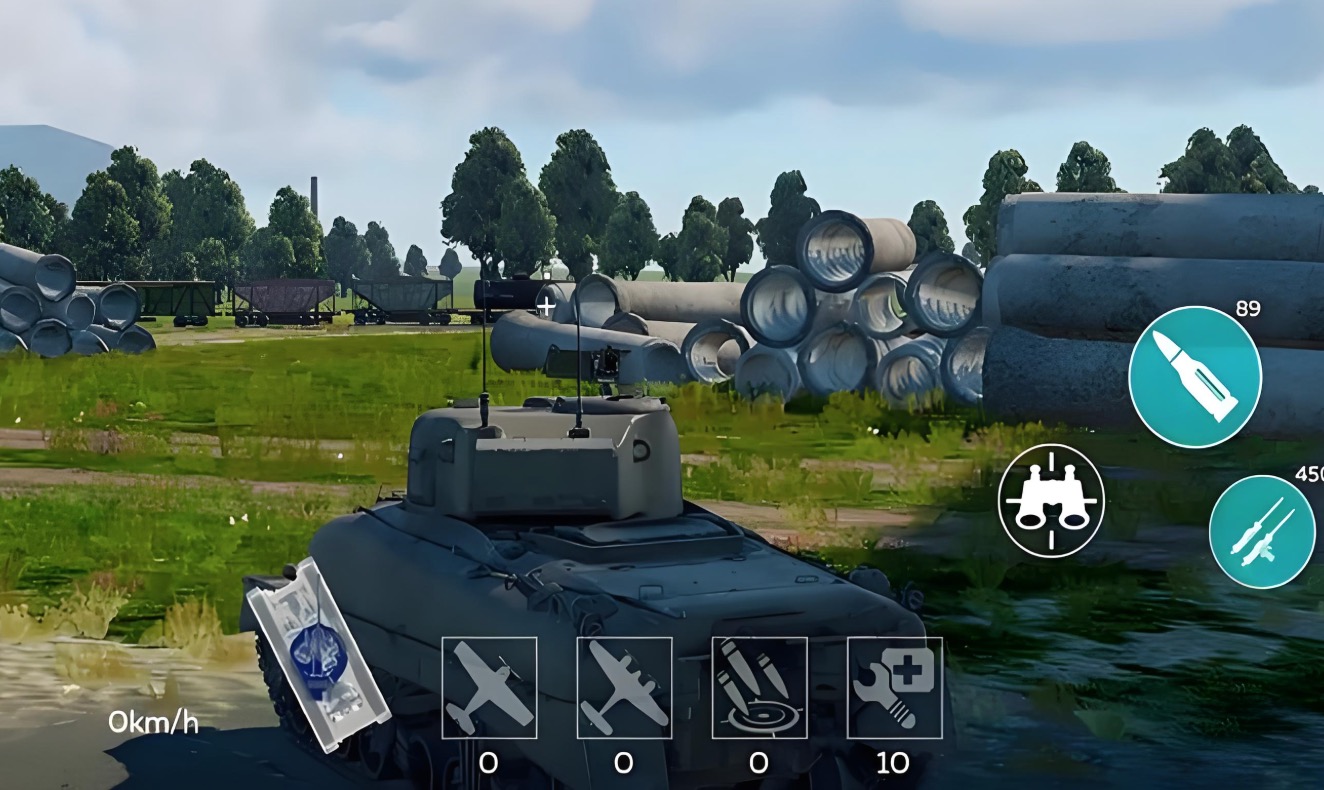This screenshot has height=790, width=1324.
Task: Select the bomber aircraft slot
Action: (624, 687)
